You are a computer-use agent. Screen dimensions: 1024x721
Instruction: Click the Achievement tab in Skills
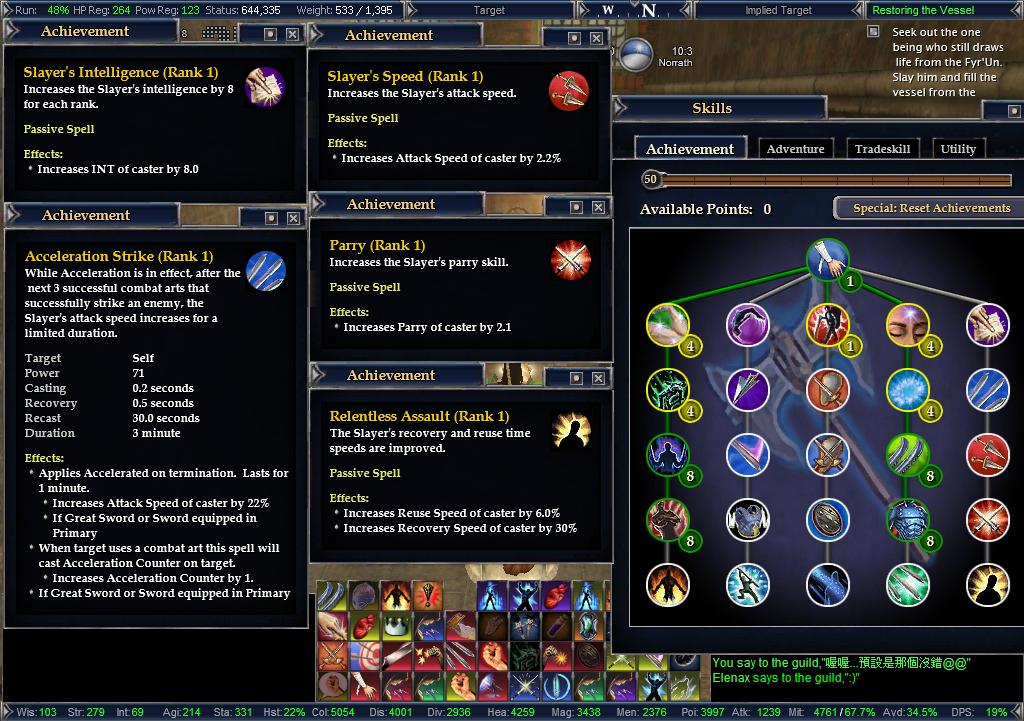pos(690,149)
